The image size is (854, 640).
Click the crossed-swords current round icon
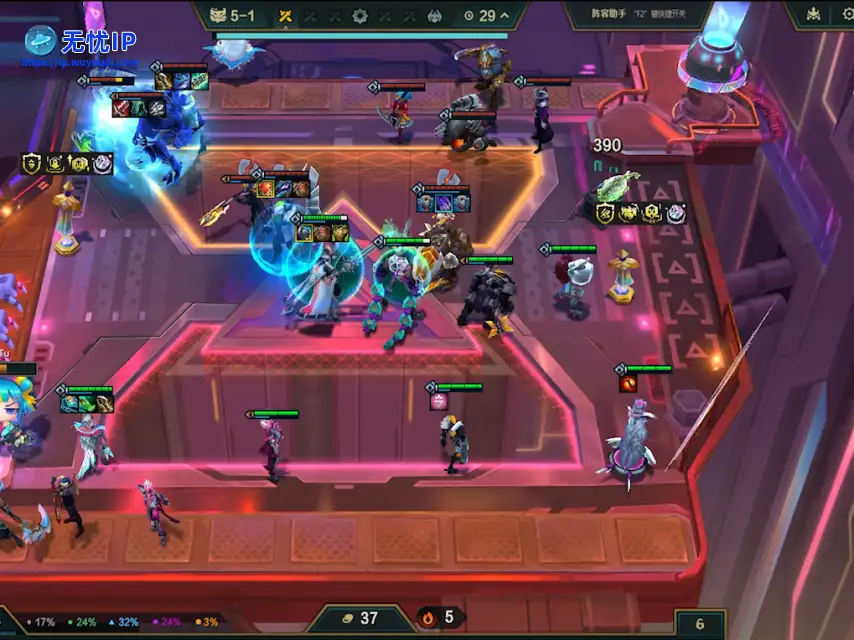pos(285,16)
